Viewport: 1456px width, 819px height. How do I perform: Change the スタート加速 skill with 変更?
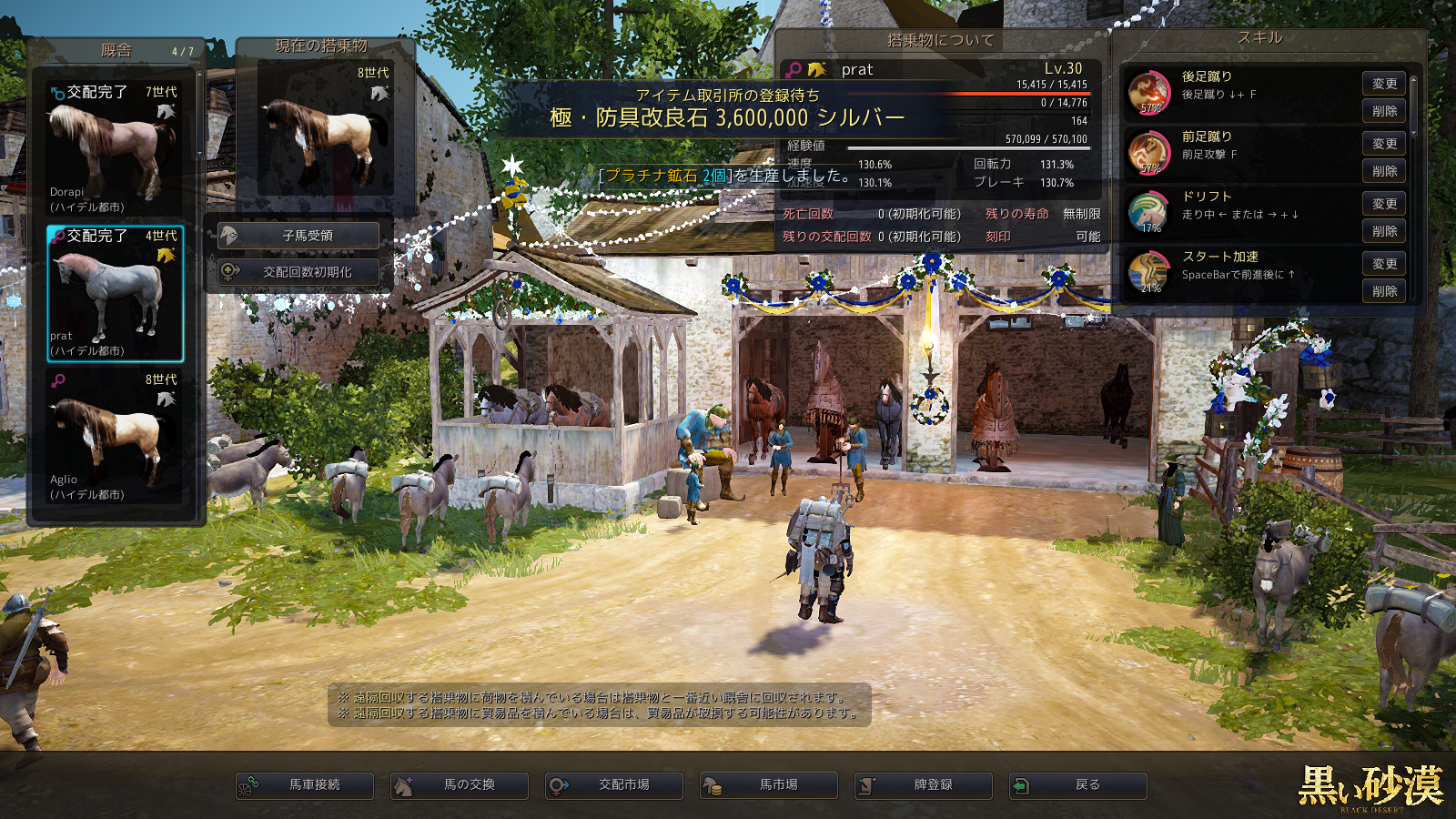(1384, 264)
